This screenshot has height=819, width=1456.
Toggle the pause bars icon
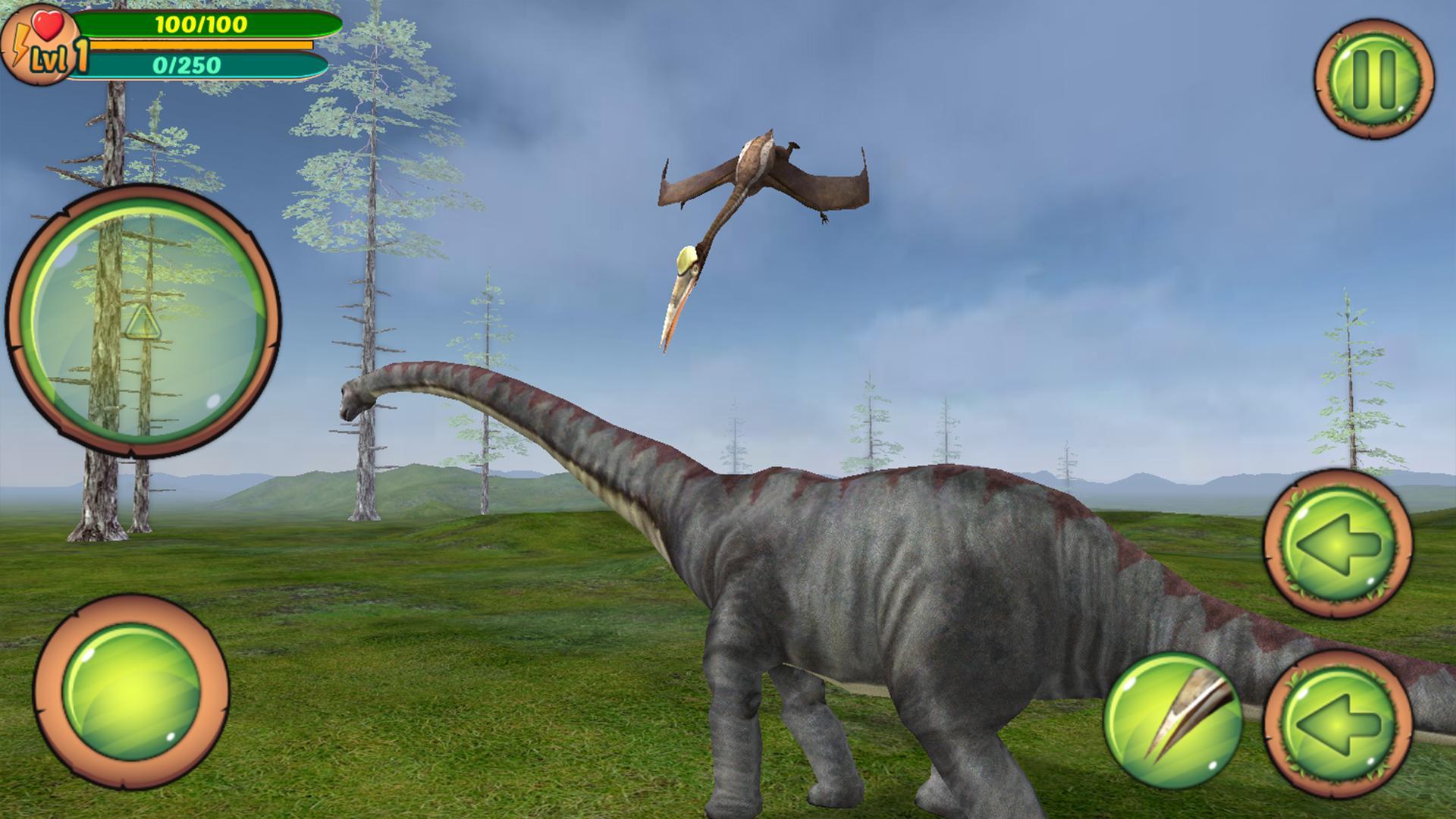1376,78
